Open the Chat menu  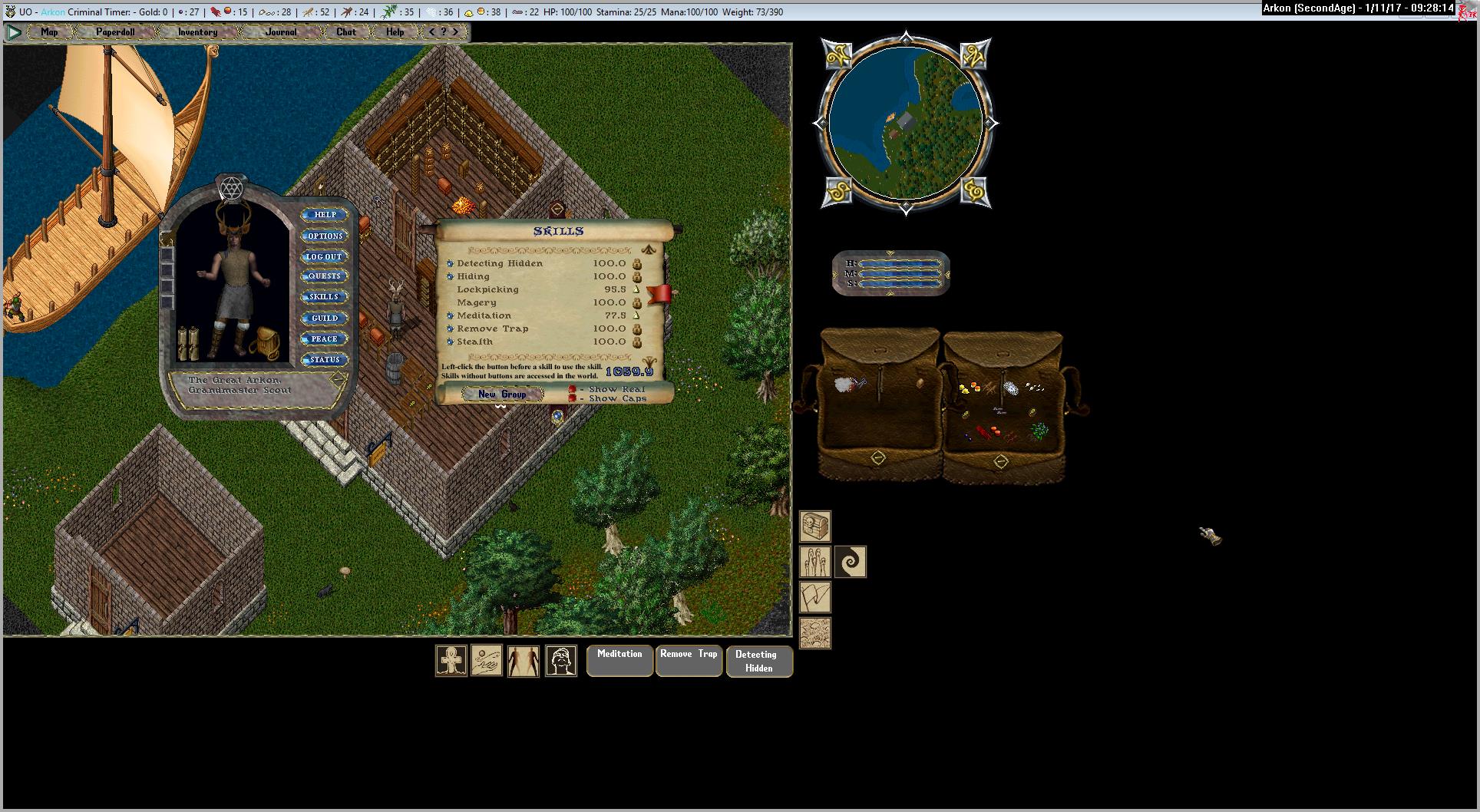[345, 32]
